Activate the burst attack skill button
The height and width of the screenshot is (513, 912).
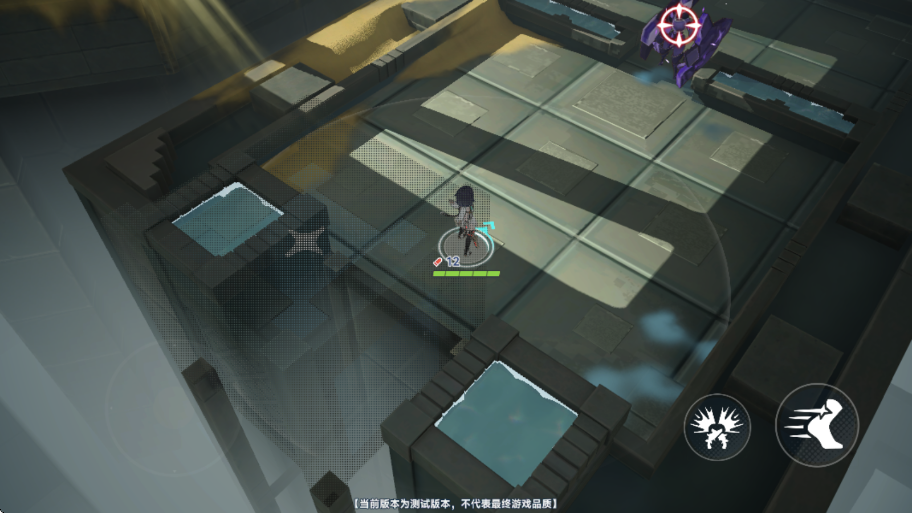coord(717,428)
